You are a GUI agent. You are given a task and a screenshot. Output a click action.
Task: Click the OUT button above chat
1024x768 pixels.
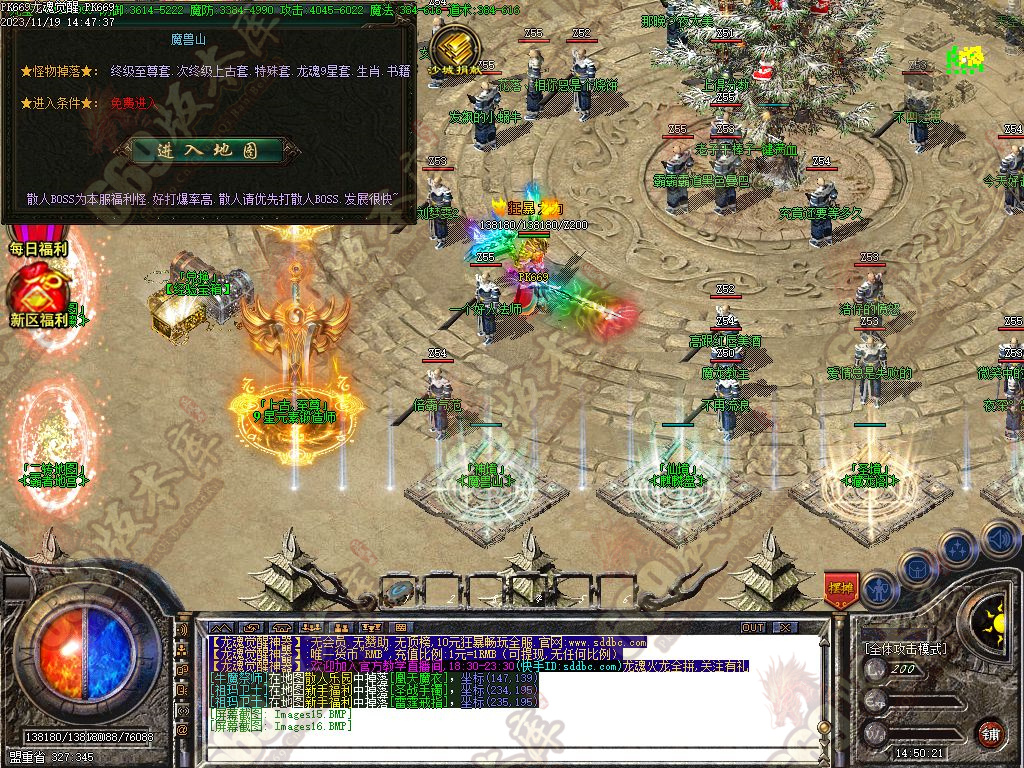(x=753, y=627)
